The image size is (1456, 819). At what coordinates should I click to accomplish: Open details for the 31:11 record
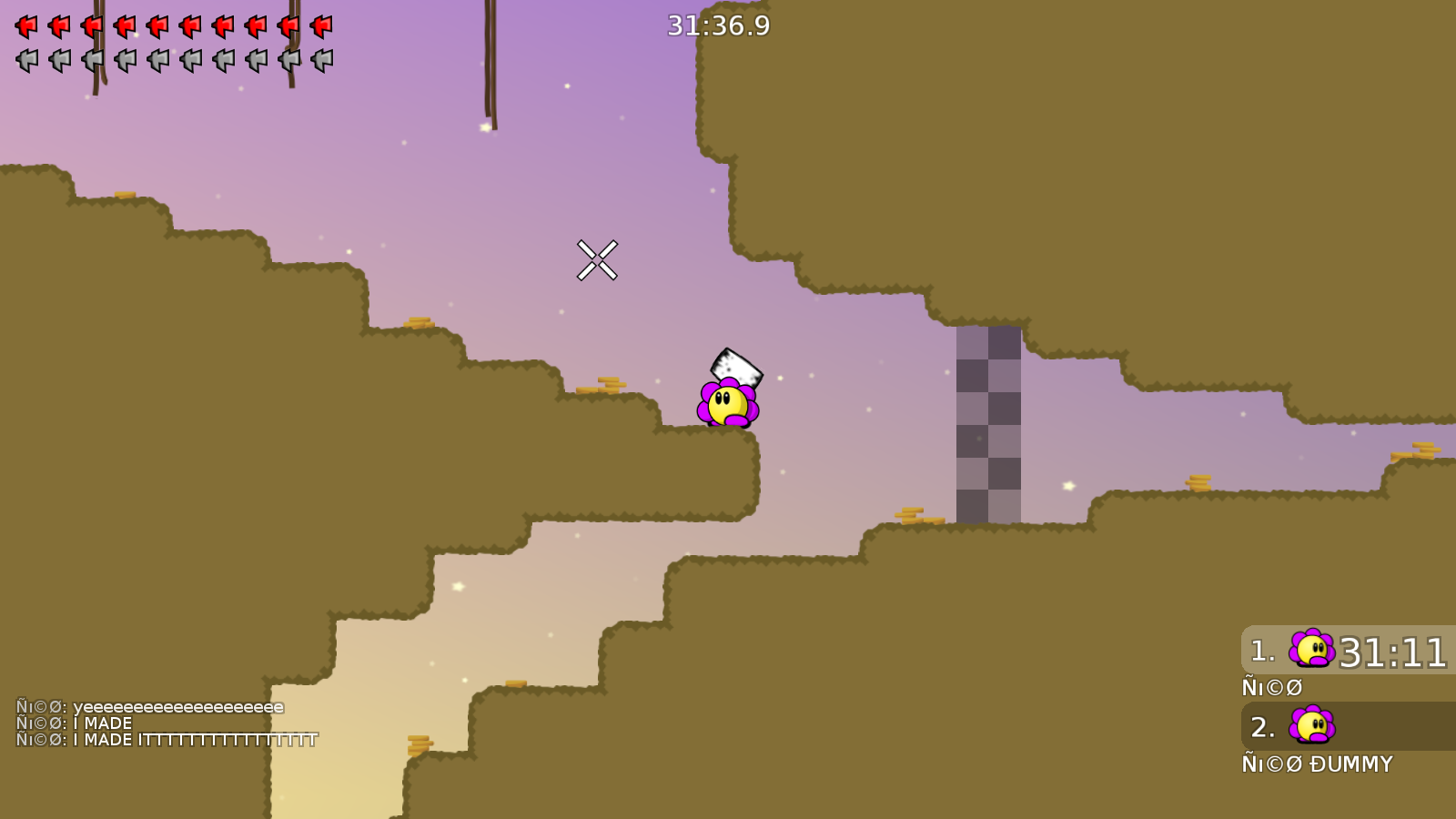tap(1394, 651)
